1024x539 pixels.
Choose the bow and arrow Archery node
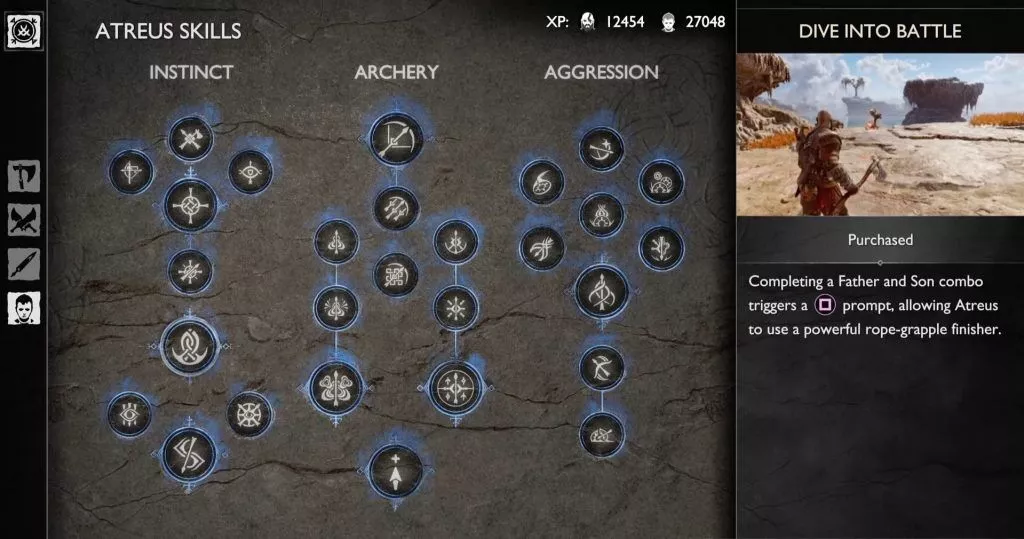[x=396, y=138]
